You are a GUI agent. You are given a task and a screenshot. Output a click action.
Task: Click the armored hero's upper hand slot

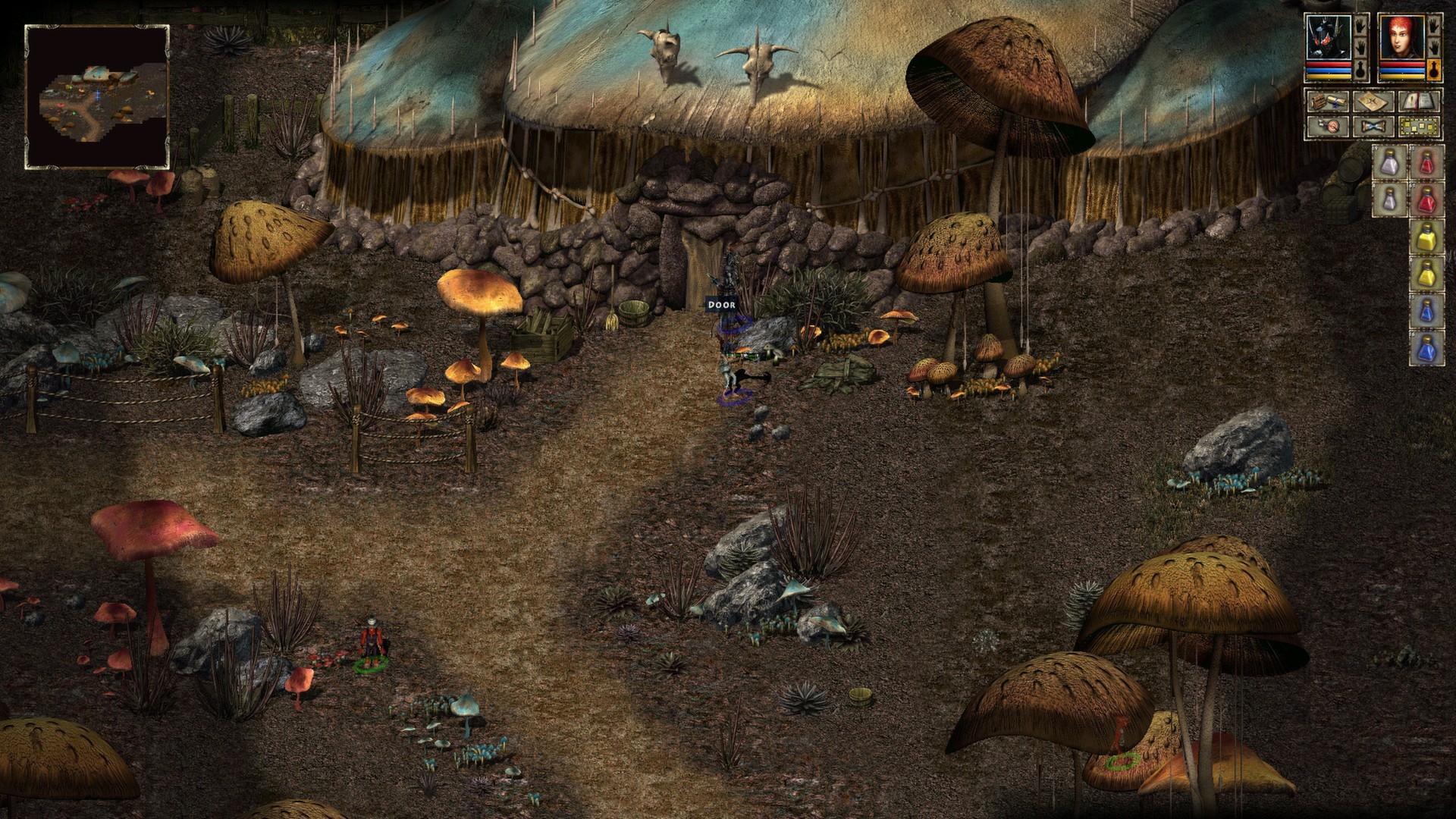point(1361,25)
